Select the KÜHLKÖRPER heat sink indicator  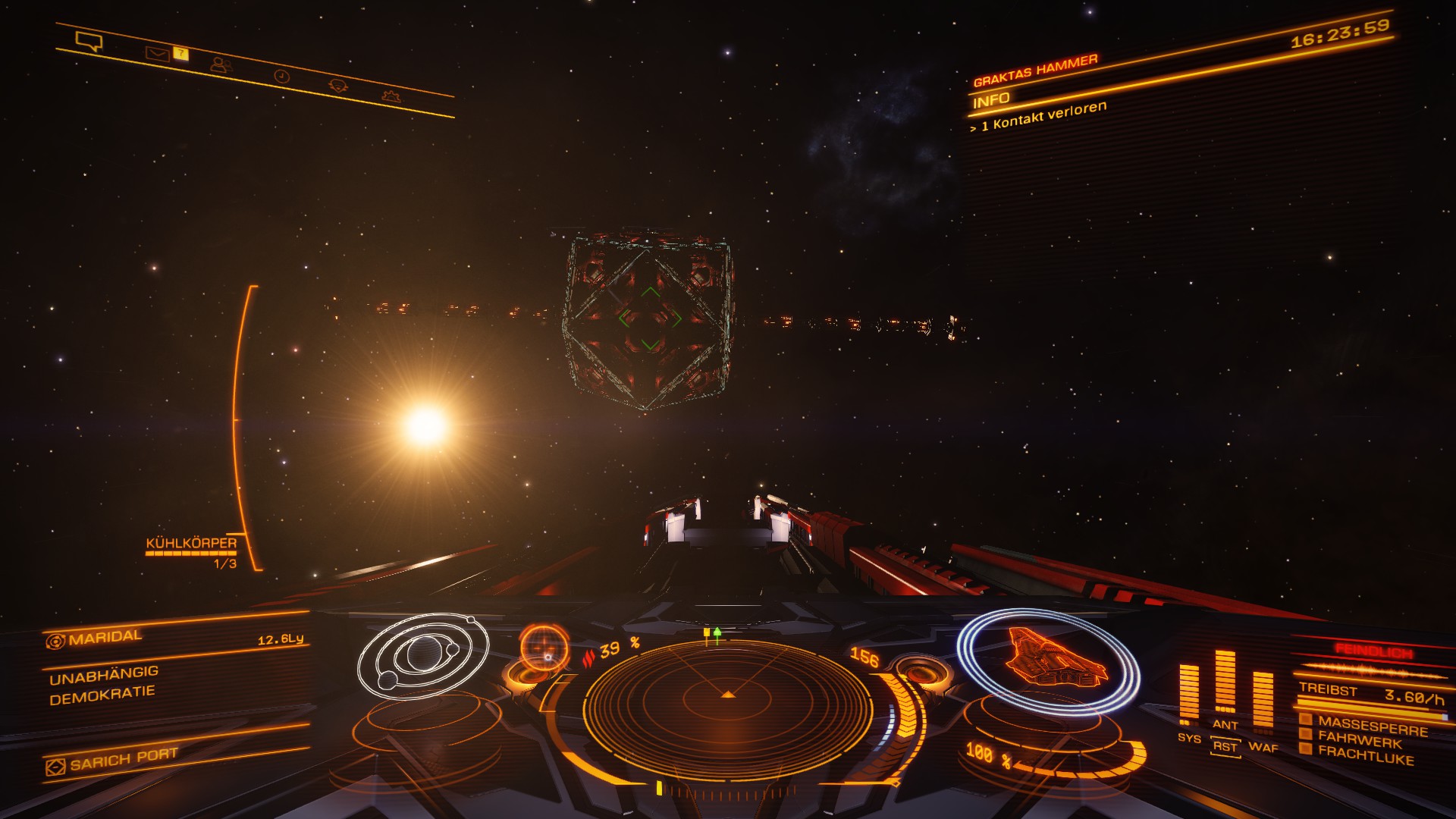coord(191,544)
